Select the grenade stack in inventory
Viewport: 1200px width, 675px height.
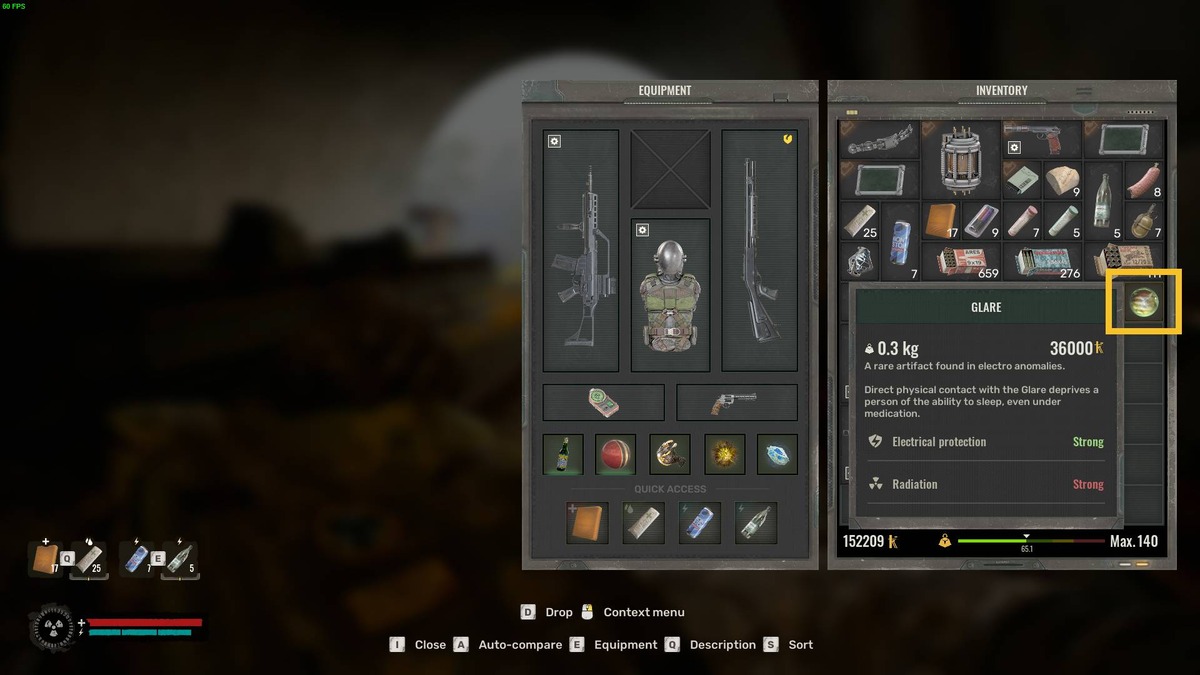pyautogui.click(x=1143, y=221)
